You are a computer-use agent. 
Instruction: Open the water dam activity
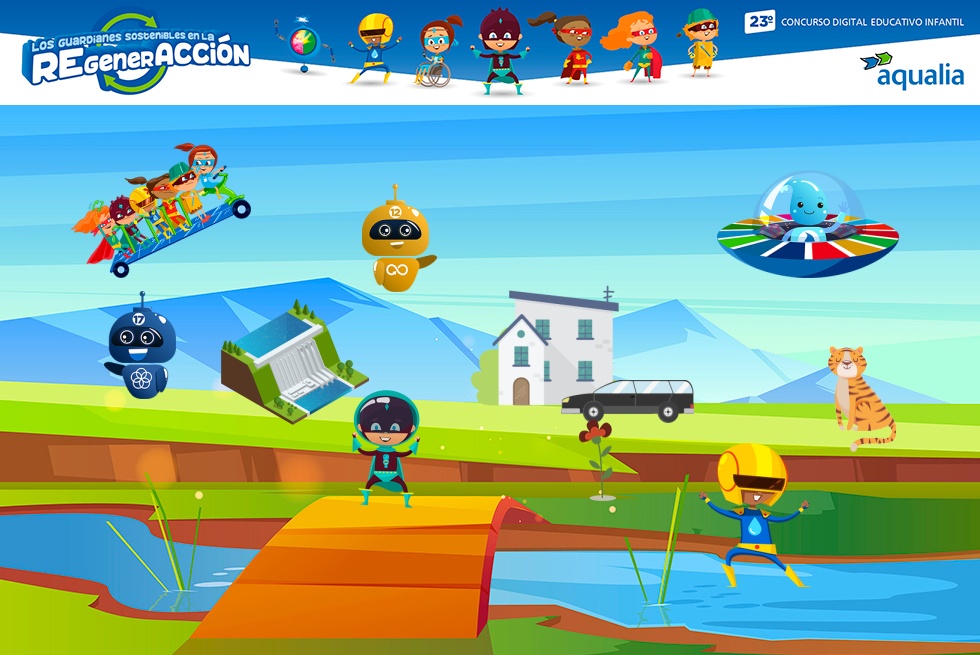293,362
